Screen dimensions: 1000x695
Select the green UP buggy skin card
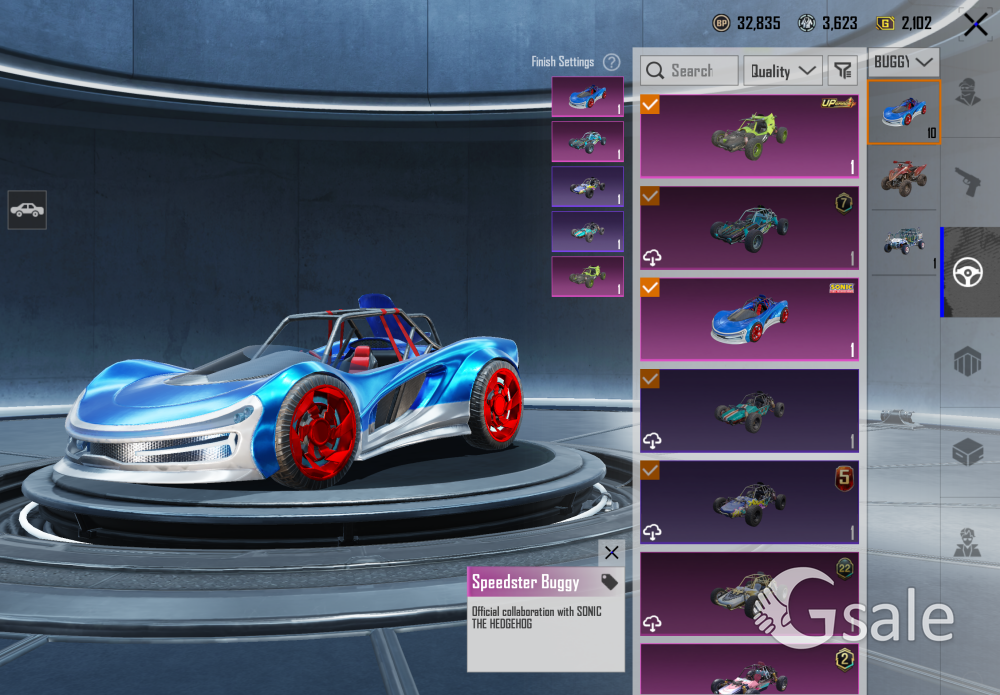point(749,136)
